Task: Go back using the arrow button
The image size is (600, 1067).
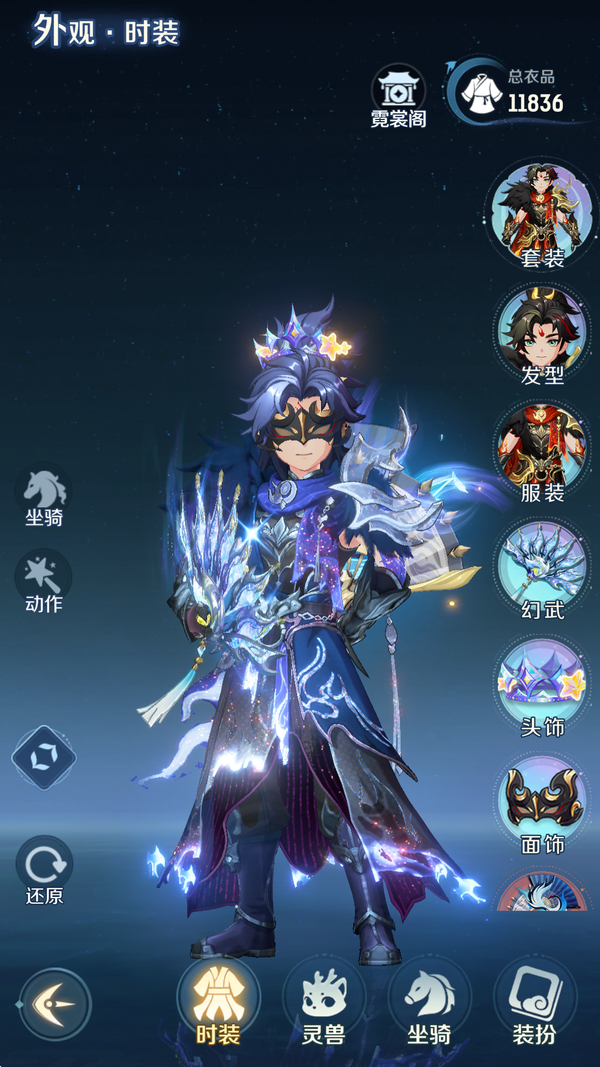Action: click(x=55, y=1003)
